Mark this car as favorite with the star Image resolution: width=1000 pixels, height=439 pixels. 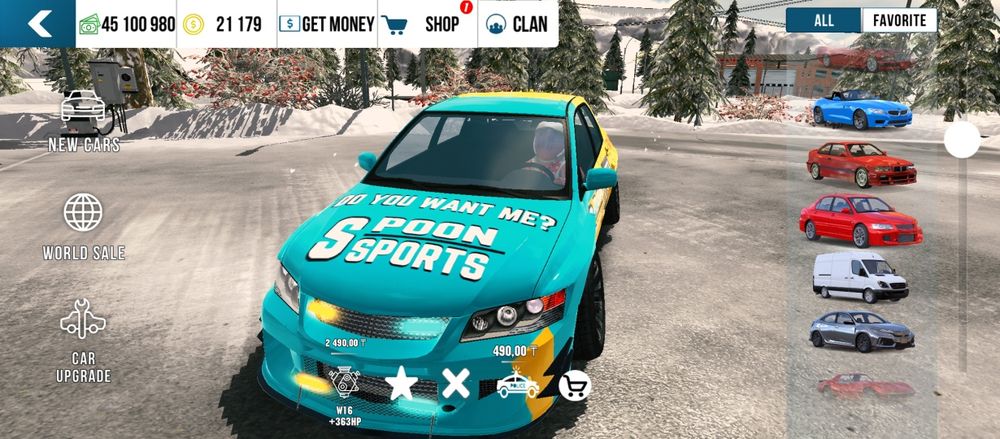click(401, 383)
